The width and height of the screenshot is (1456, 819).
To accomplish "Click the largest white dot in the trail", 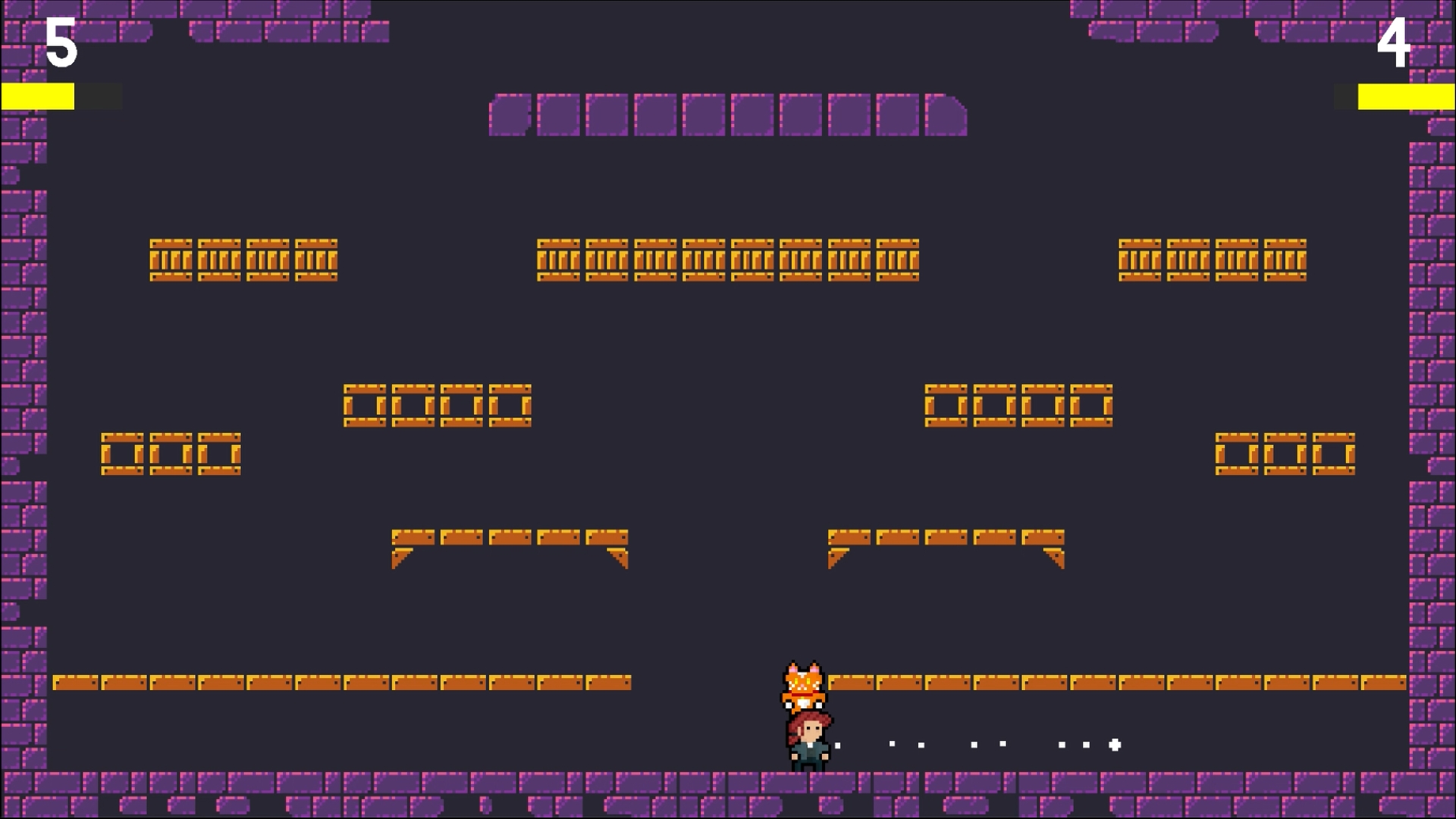I will coord(1114,745).
